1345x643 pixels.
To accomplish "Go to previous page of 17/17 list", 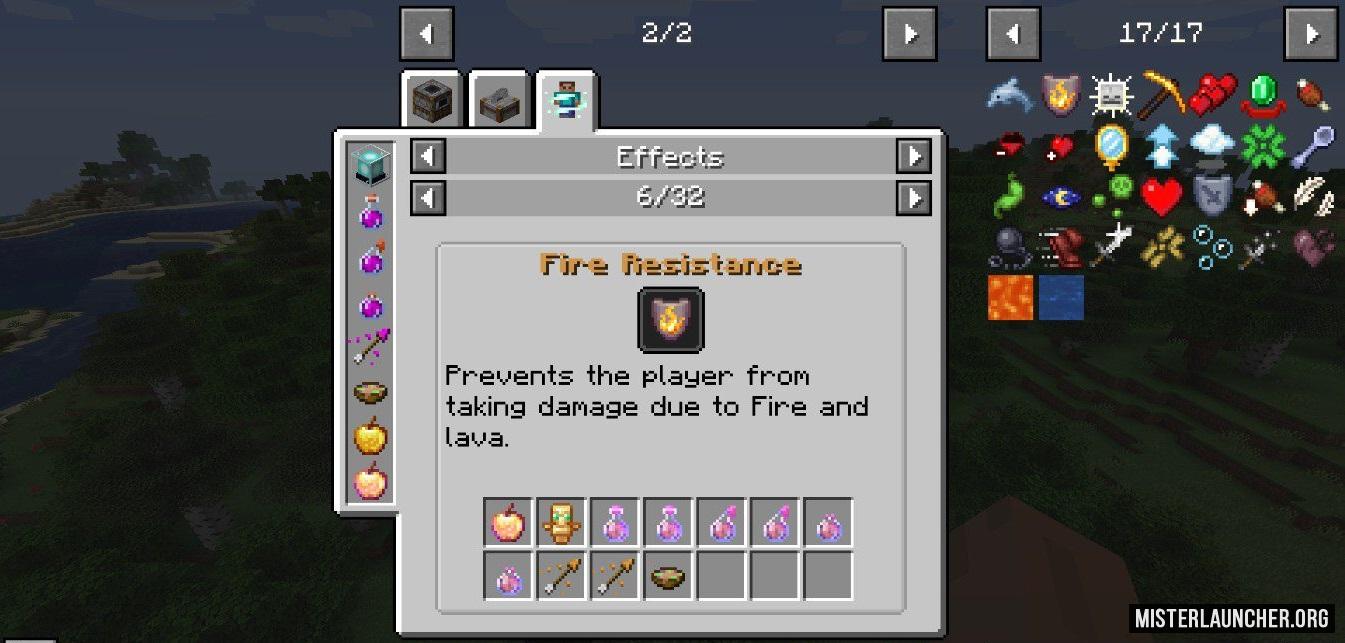I will 1013,34.
